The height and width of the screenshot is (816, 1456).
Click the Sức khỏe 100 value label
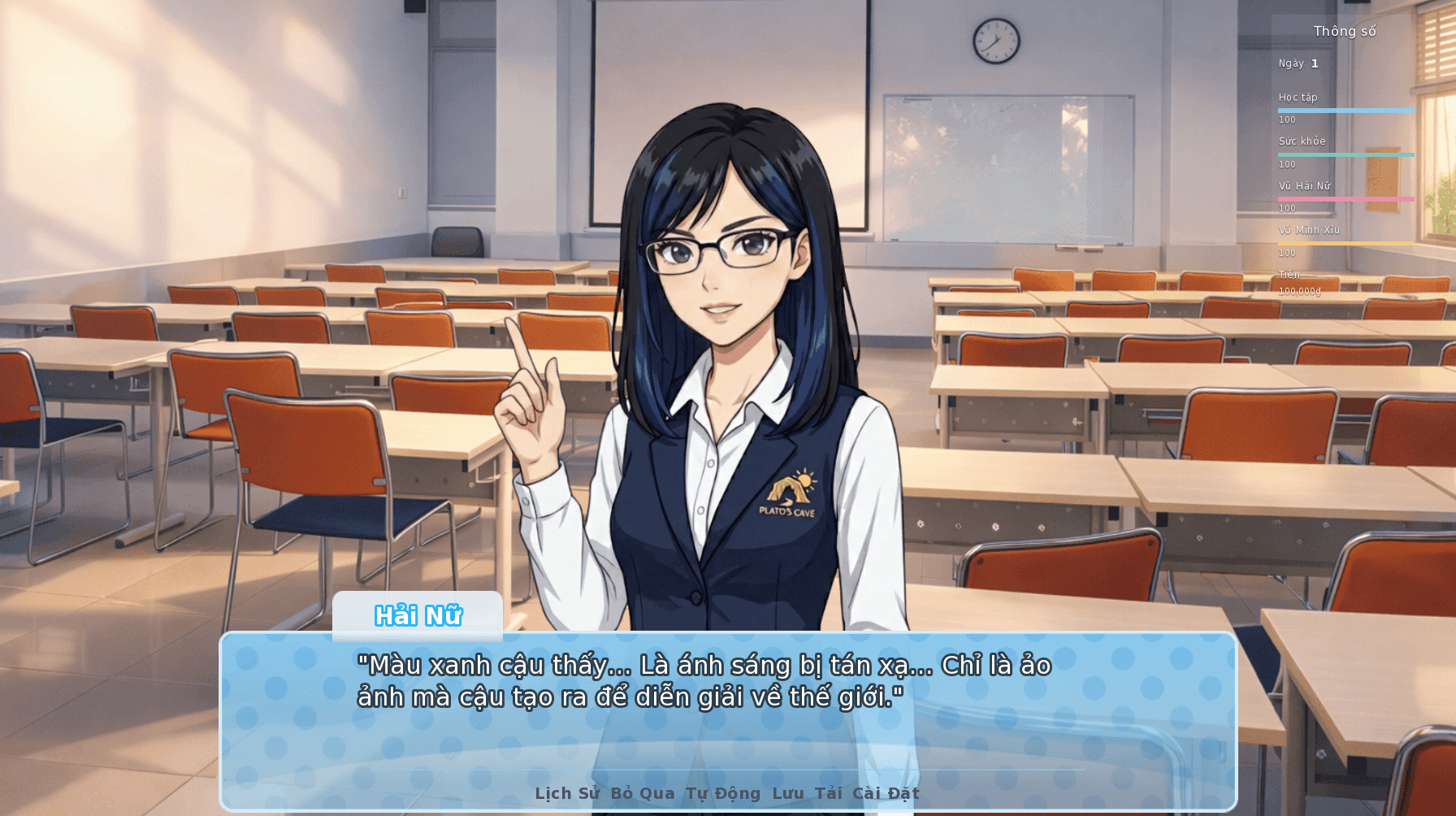point(1289,163)
